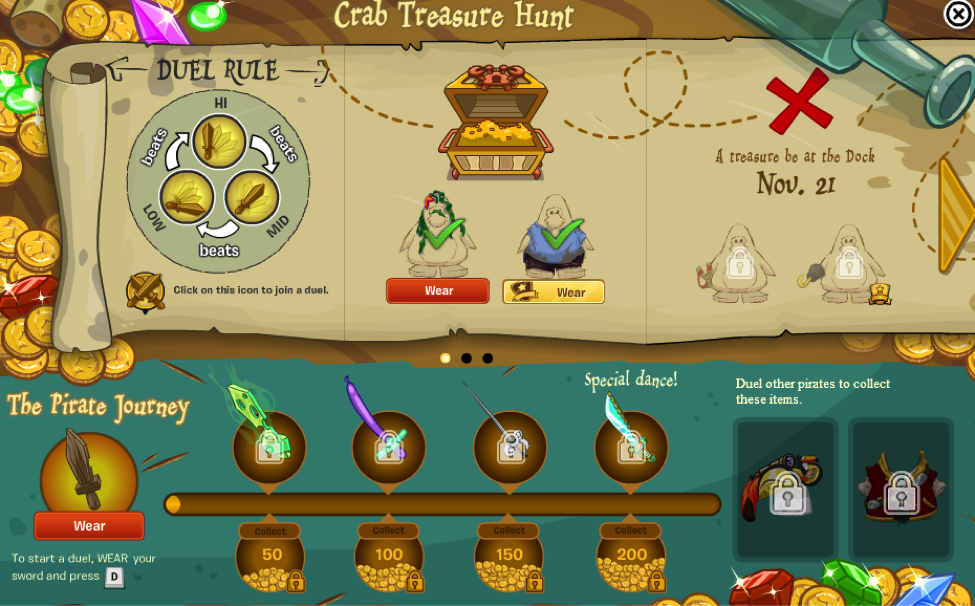Viewport: 975px width, 606px height.
Task: Close the Crab Treasure Hunt window
Action: point(958,14)
